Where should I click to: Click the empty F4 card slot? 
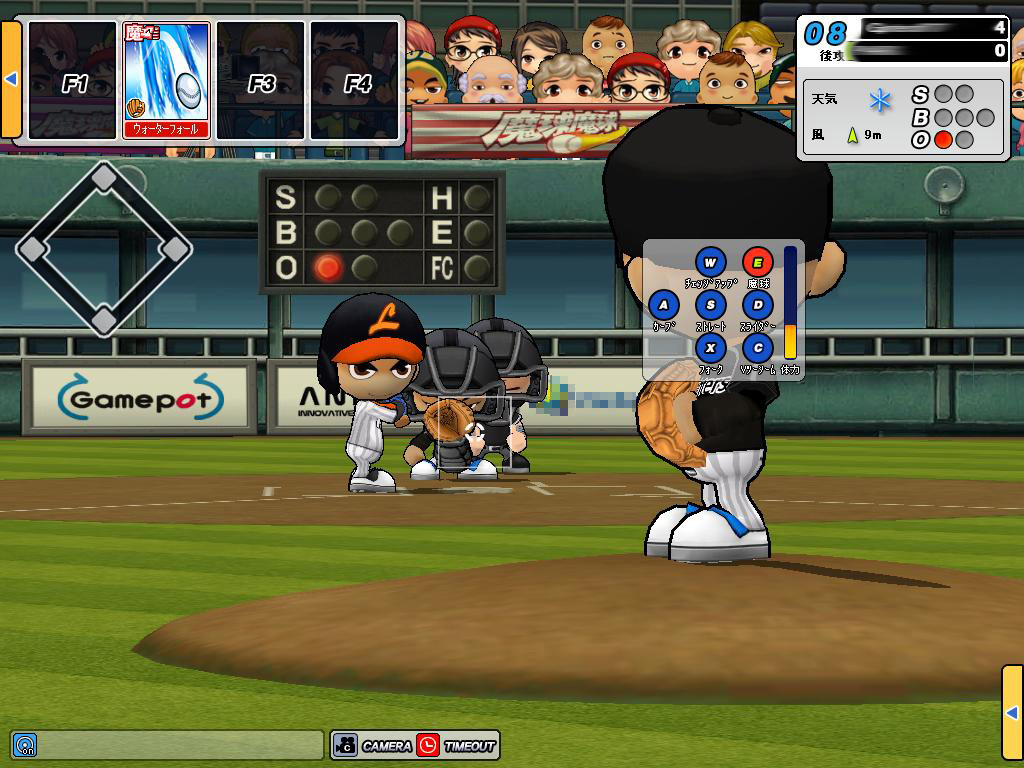(x=355, y=80)
